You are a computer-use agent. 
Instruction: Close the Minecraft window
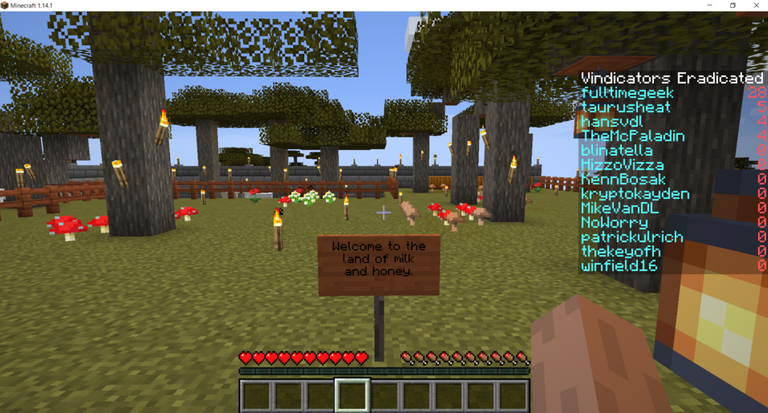pyautogui.click(x=755, y=6)
